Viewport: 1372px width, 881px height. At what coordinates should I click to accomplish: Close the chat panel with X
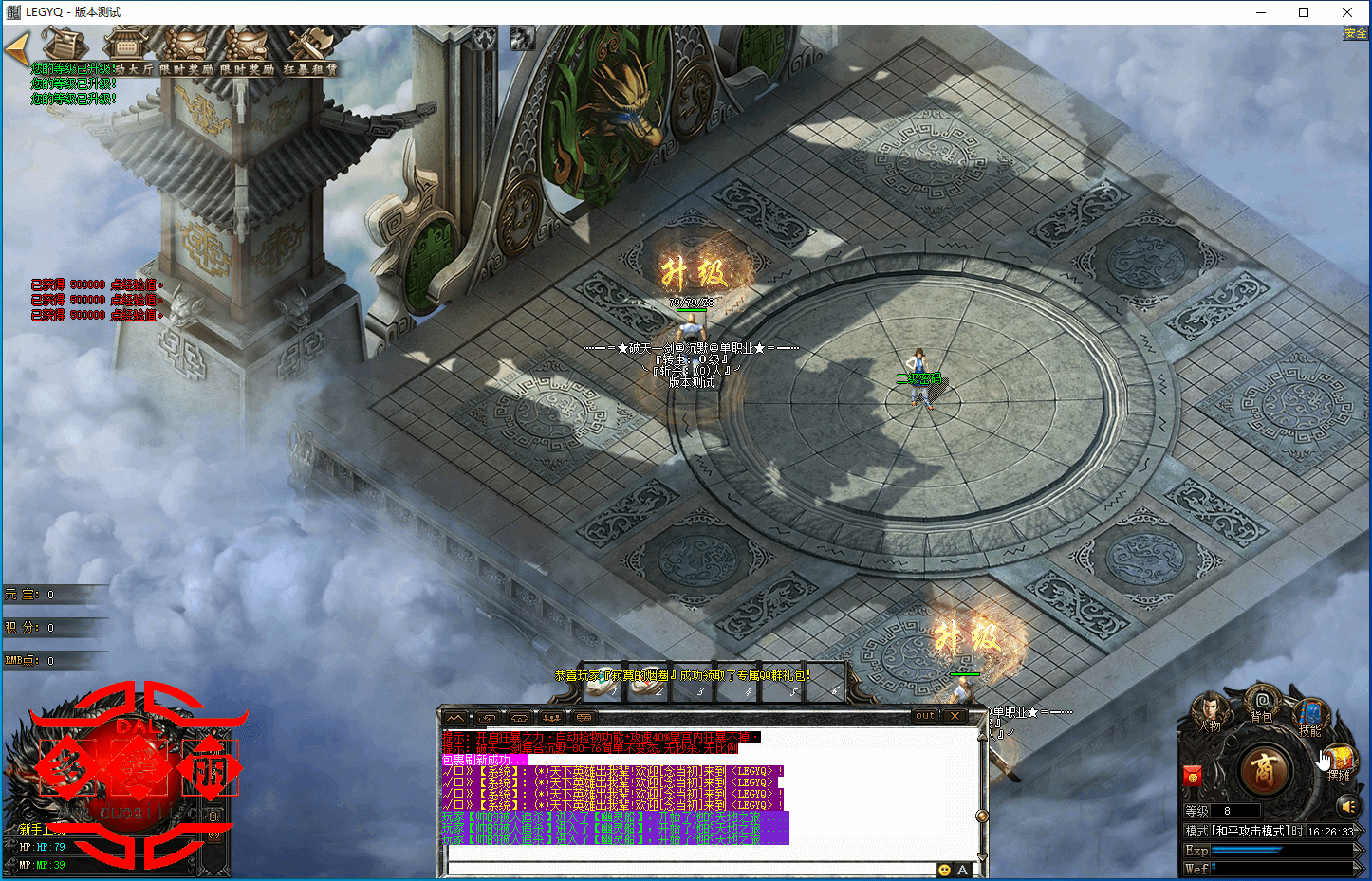[955, 716]
